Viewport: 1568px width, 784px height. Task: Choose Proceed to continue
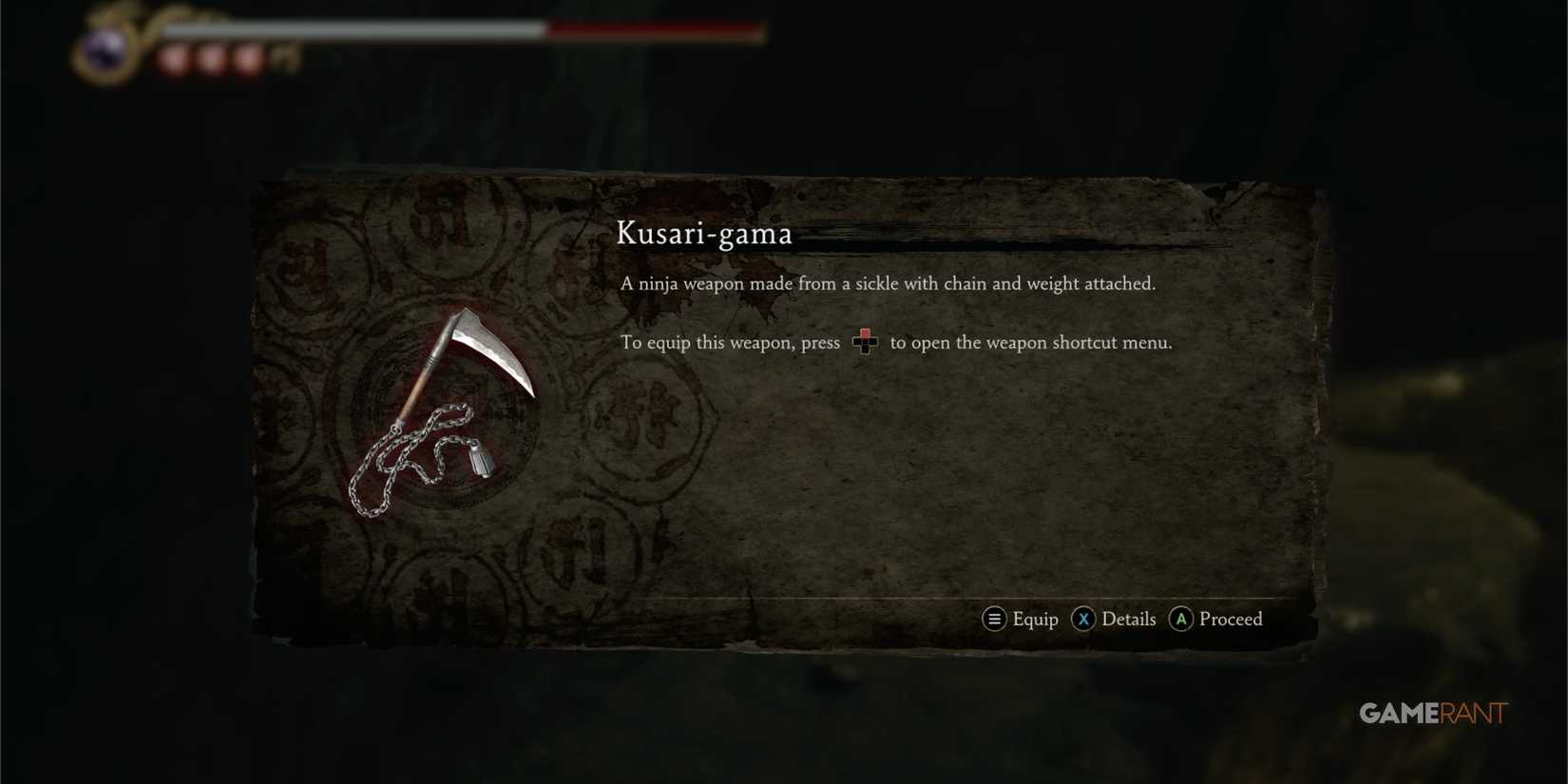point(1230,619)
